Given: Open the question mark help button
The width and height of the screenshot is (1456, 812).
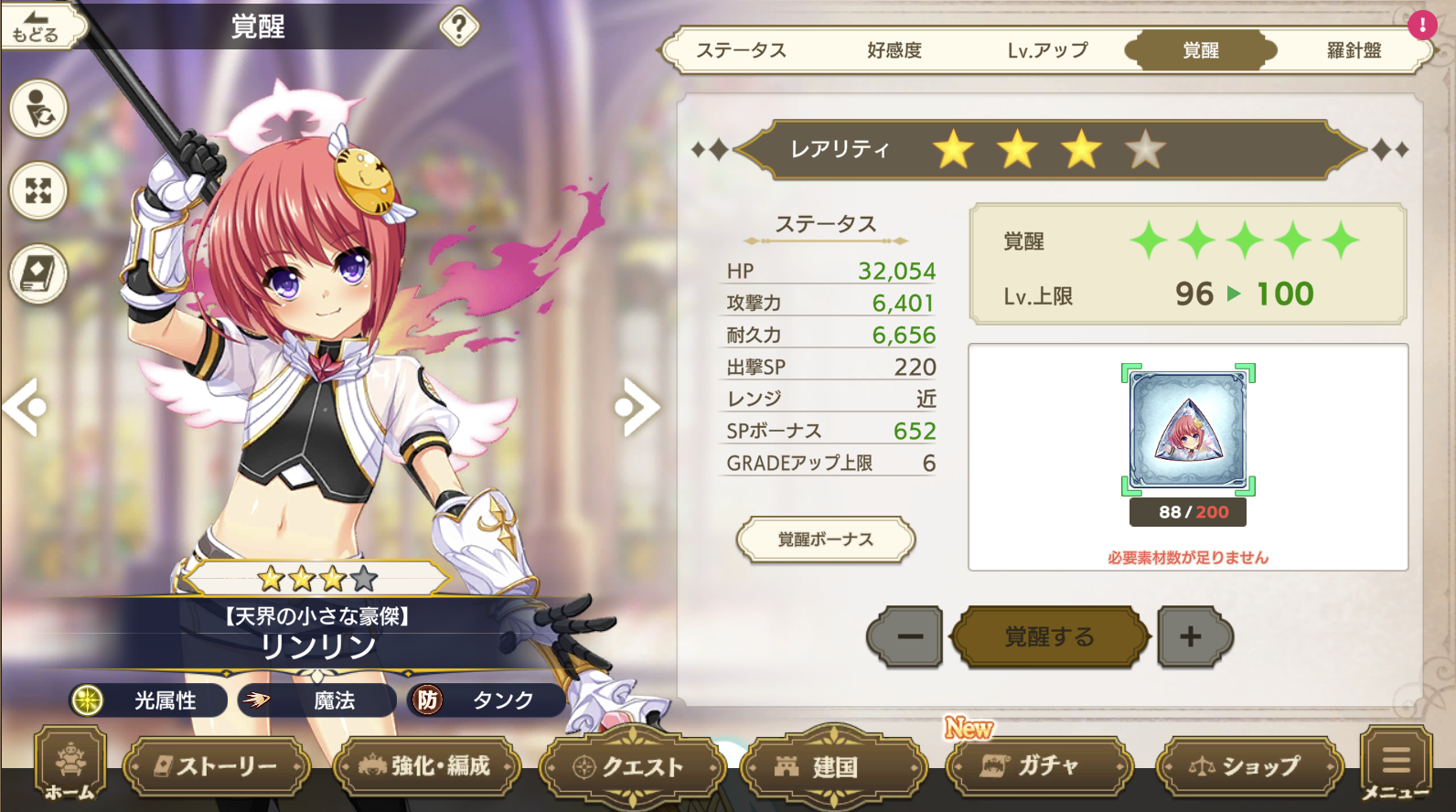Looking at the screenshot, I should [459, 27].
